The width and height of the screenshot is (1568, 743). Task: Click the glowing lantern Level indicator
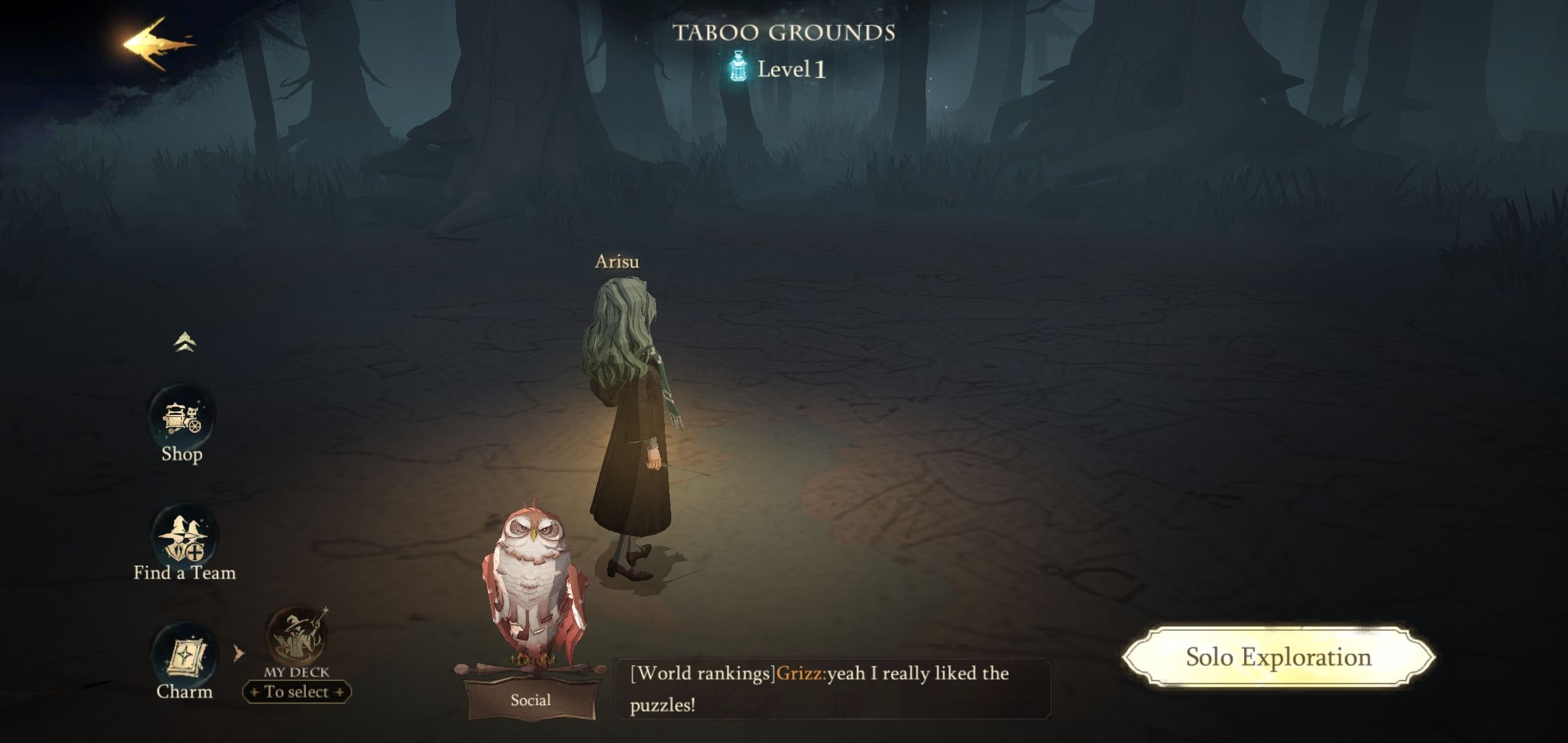point(738,67)
